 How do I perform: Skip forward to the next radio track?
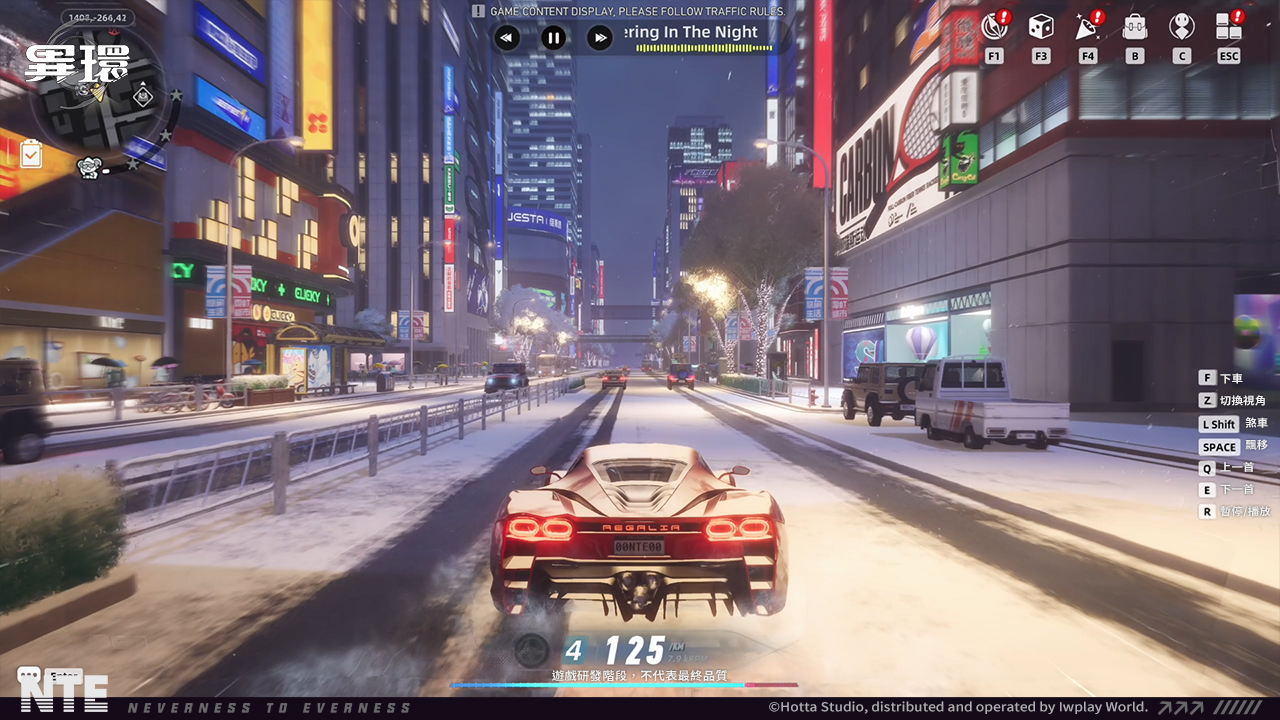coord(599,38)
